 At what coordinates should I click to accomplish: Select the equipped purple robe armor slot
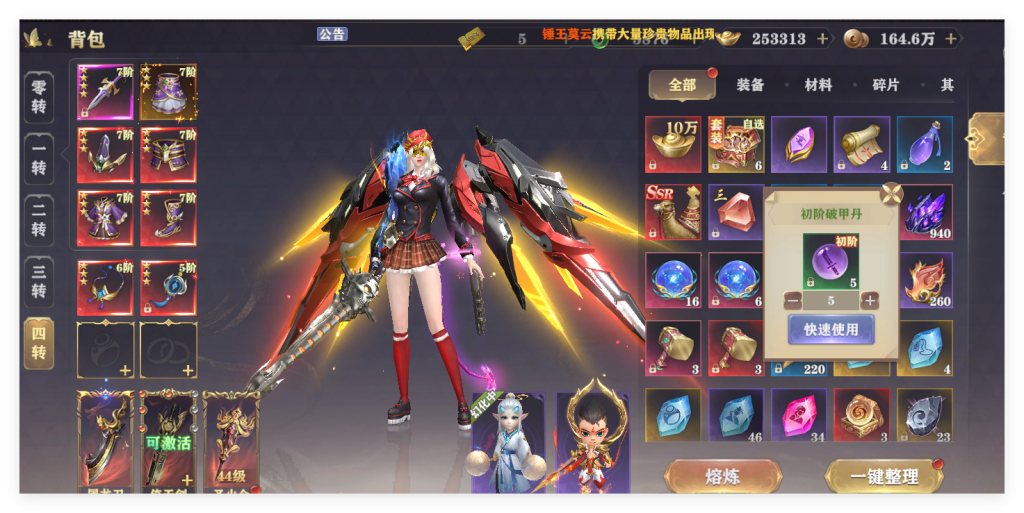tap(105, 216)
